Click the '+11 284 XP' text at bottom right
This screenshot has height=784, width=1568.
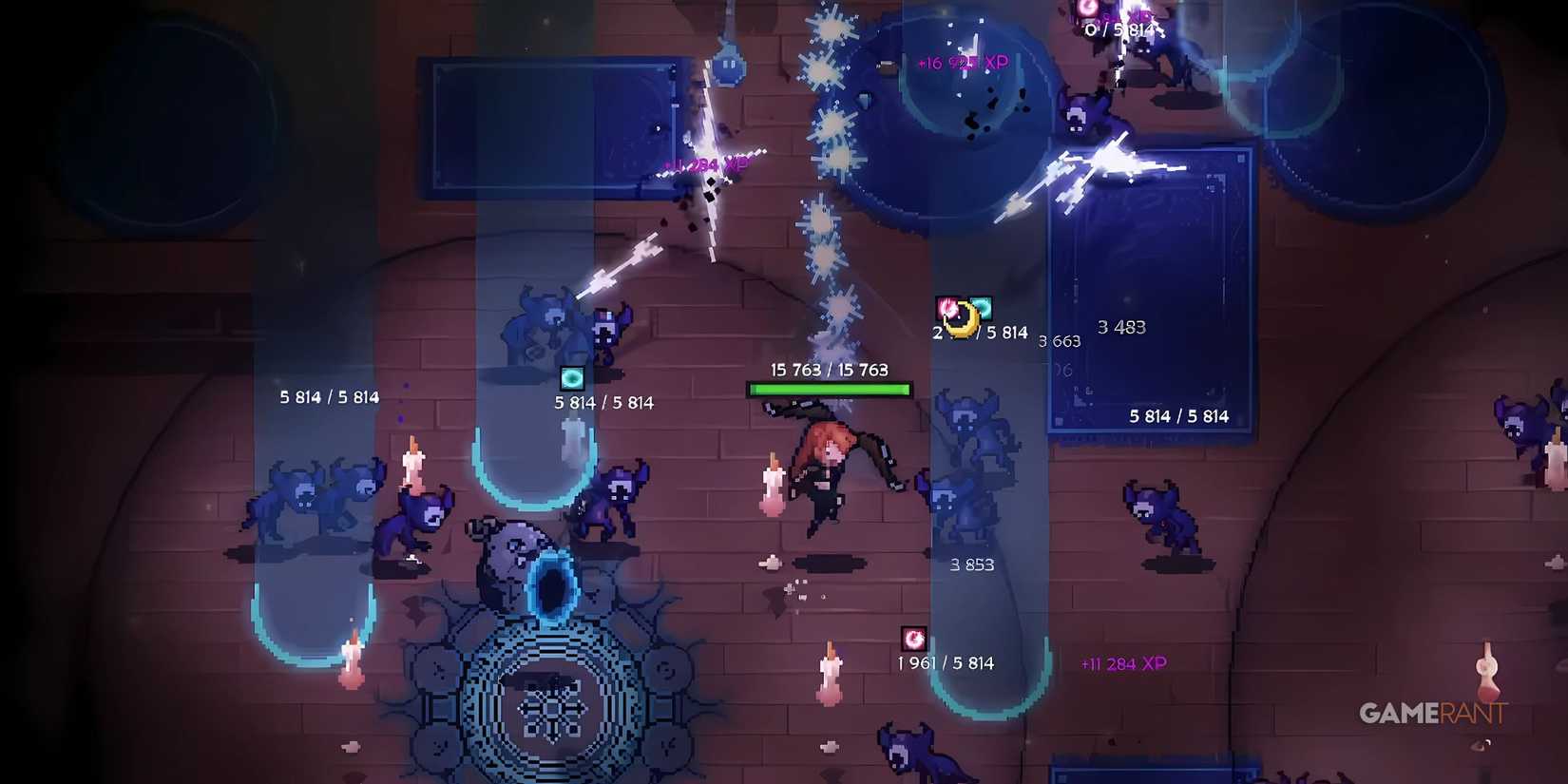1124,663
